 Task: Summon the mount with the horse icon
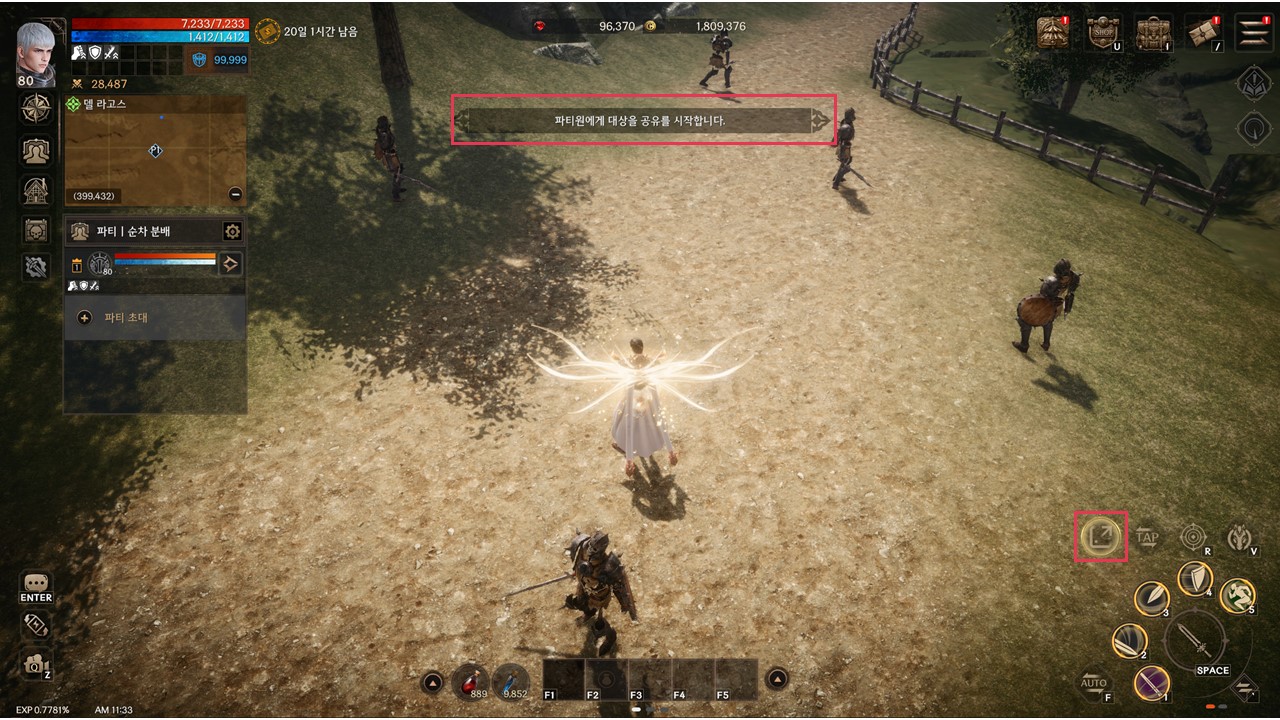click(x=1241, y=538)
